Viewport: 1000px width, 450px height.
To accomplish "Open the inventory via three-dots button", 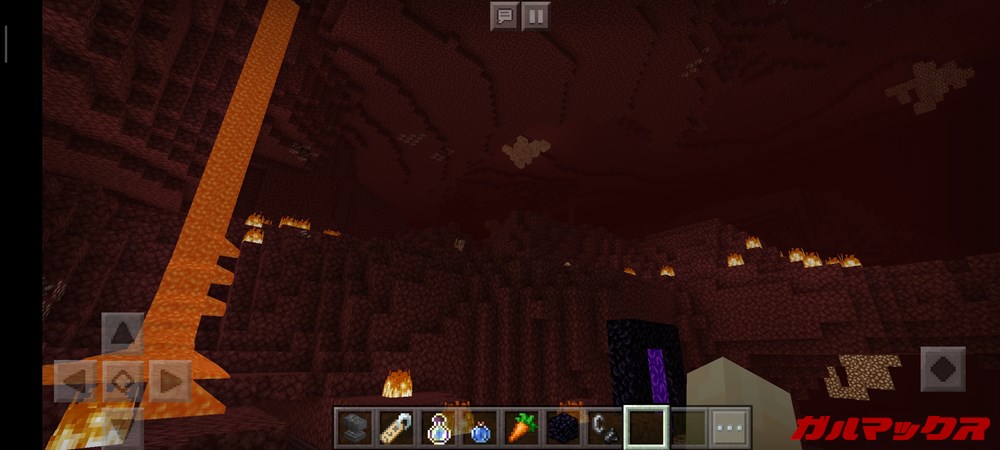I will pos(730,427).
